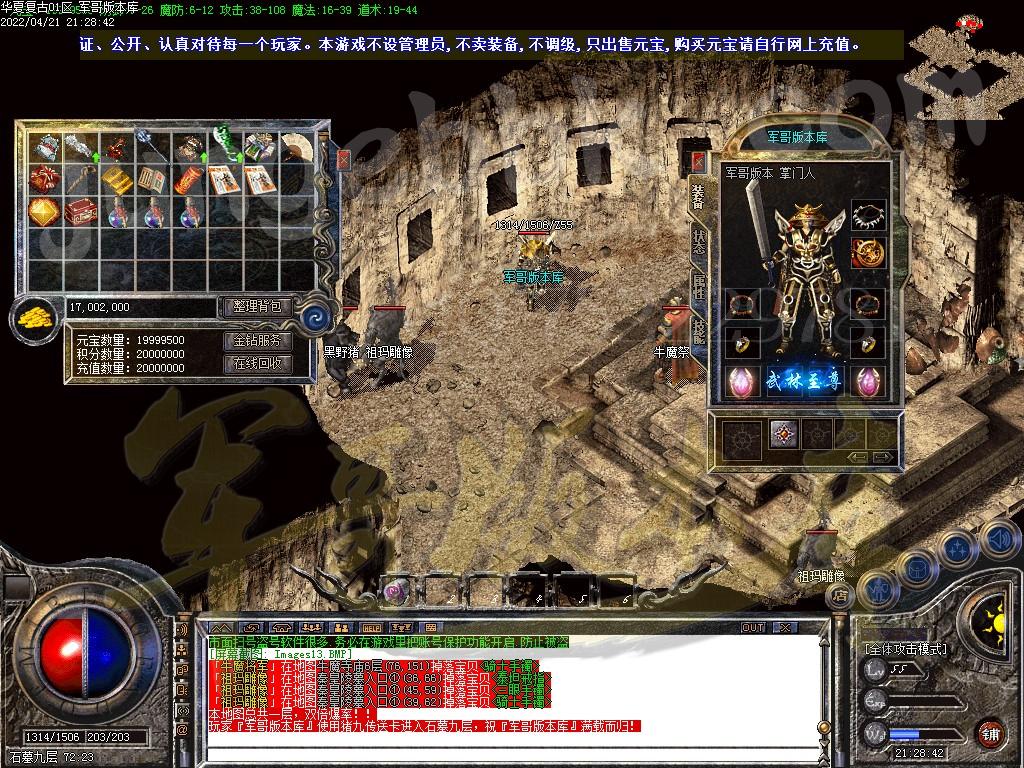Select the 装备 equipment tab

[x=698, y=196]
